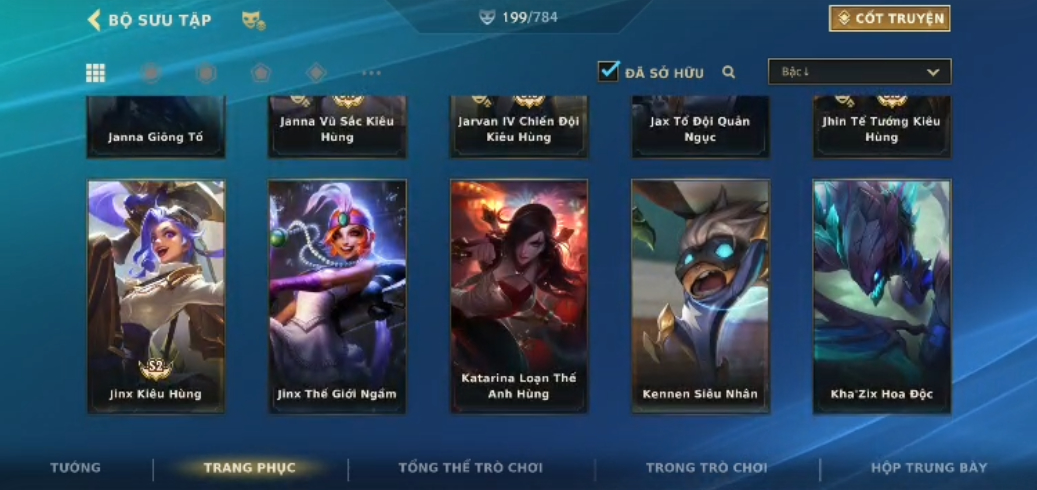Select the Janna Giông Tố card
Viewport: 1037px width, 490px height.
coord(156,128)
